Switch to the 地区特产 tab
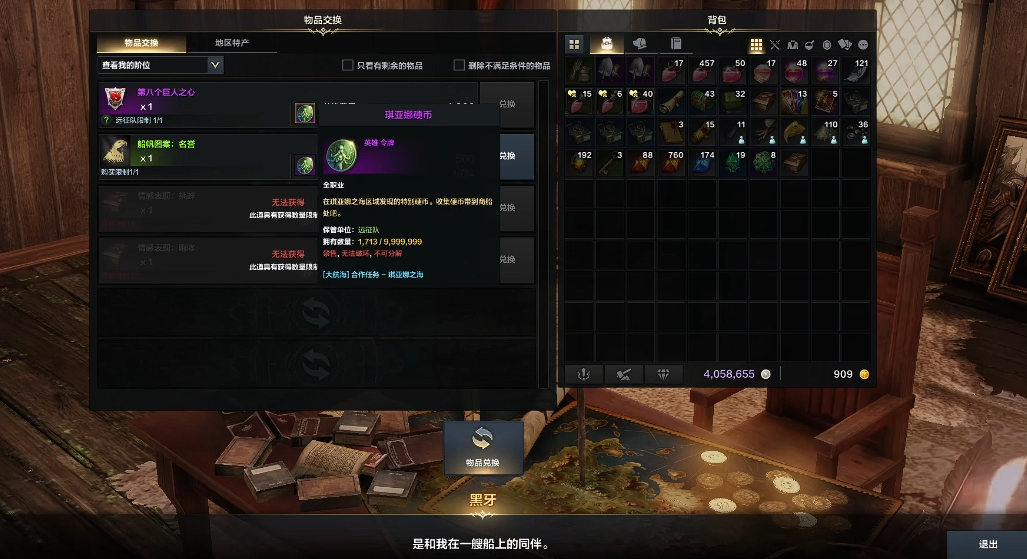This screenshot has height=559, width=1027. point(232,43)
